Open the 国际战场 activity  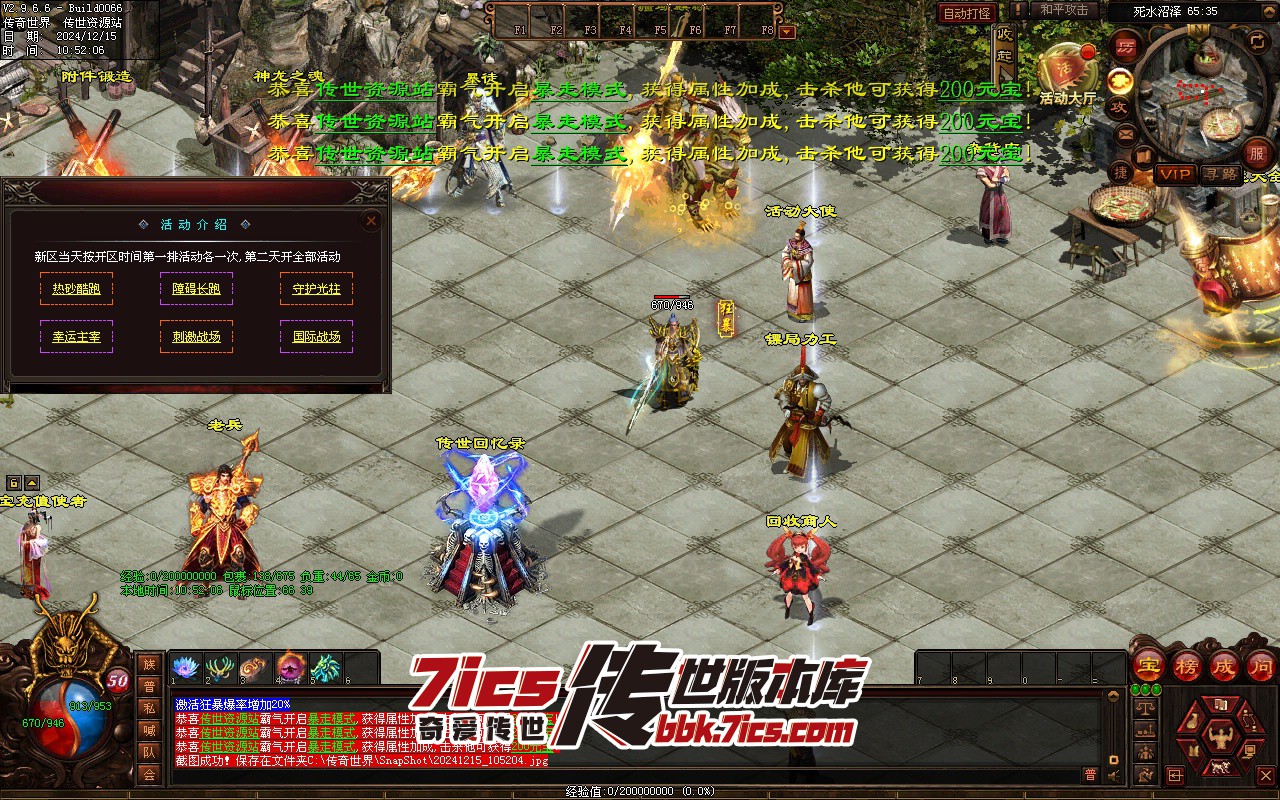[316, 337]
